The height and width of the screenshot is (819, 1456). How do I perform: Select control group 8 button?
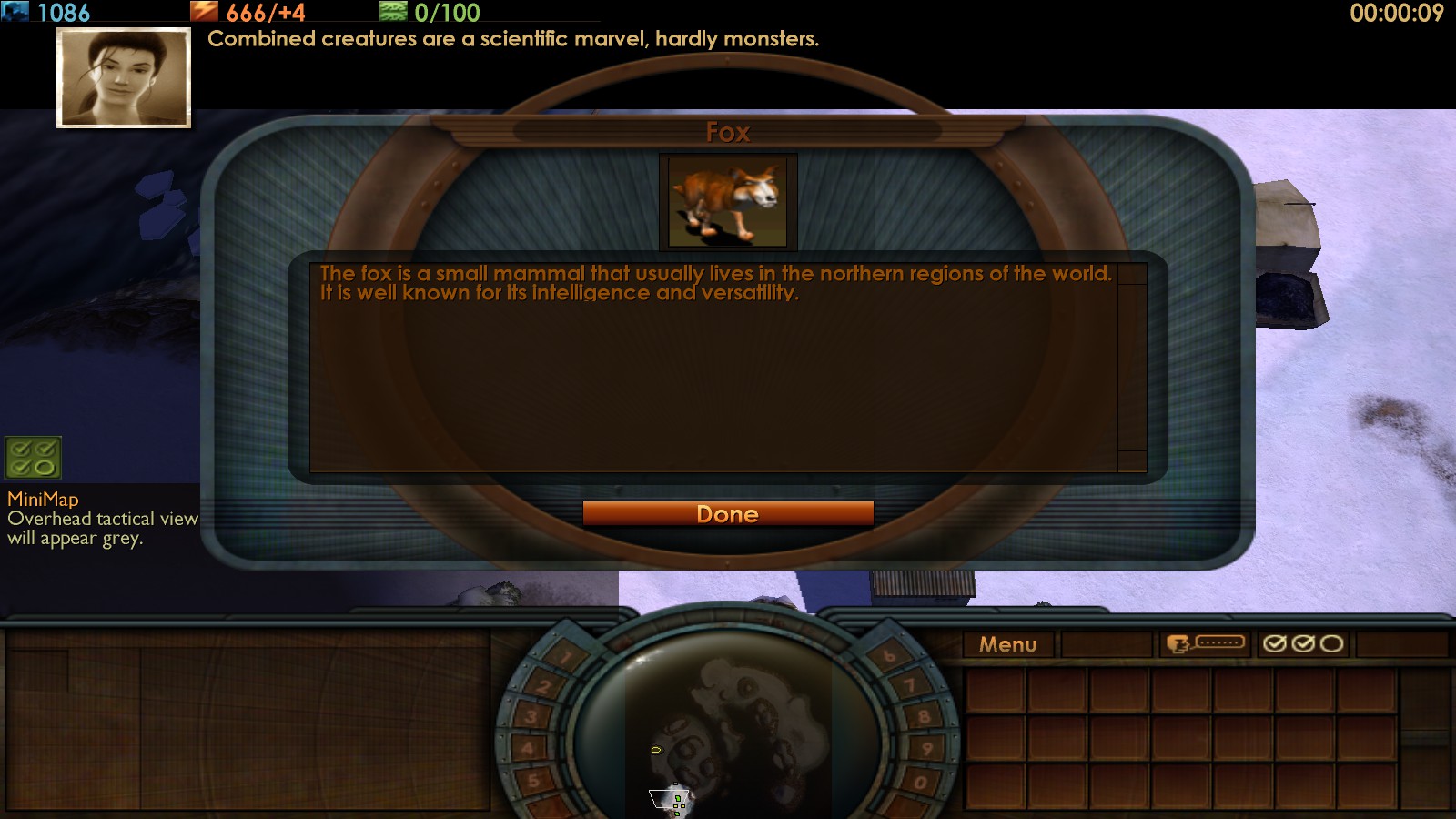[x=924, y=716]
